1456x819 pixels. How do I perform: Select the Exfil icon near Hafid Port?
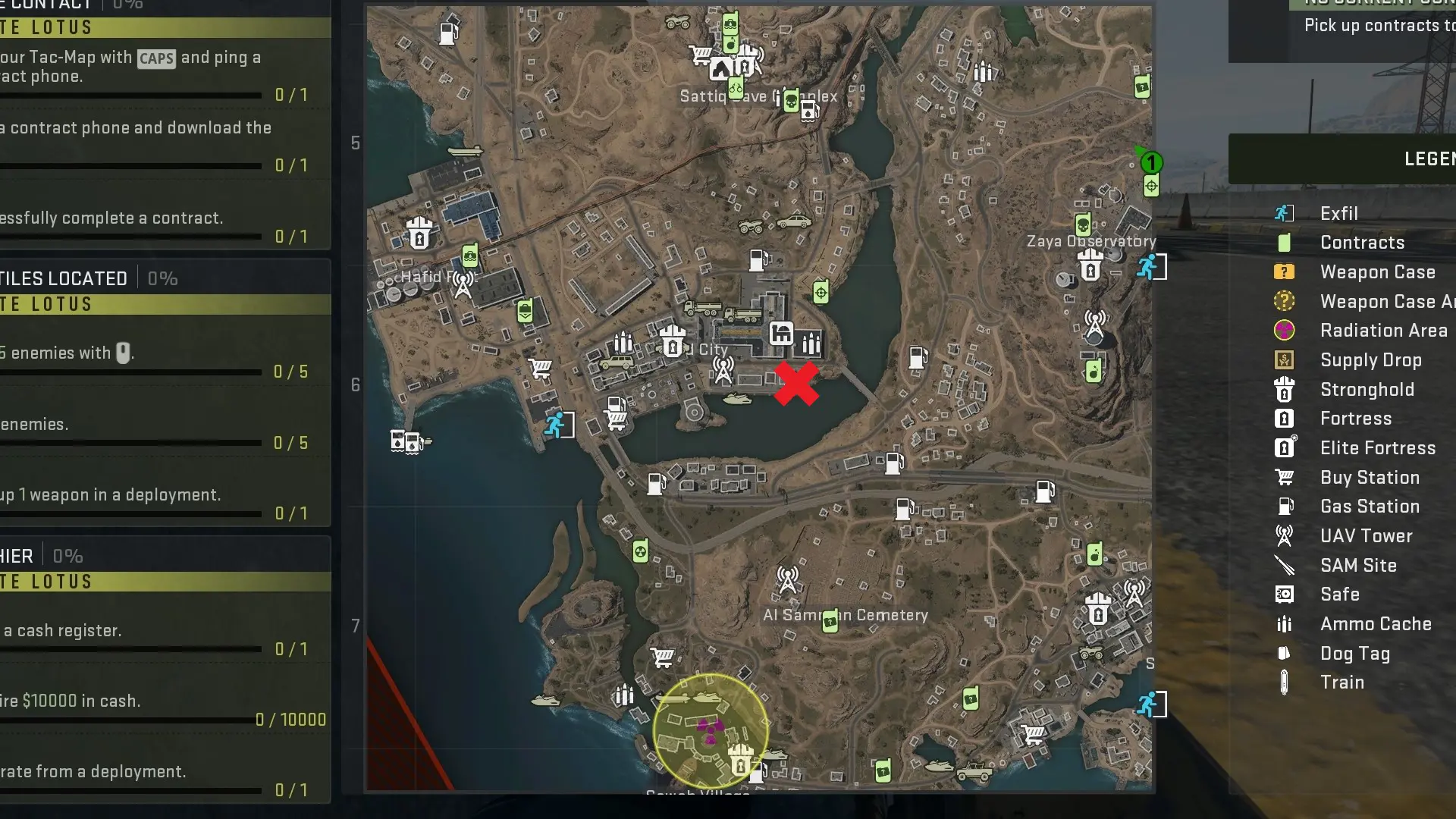(x=557, y=425)
